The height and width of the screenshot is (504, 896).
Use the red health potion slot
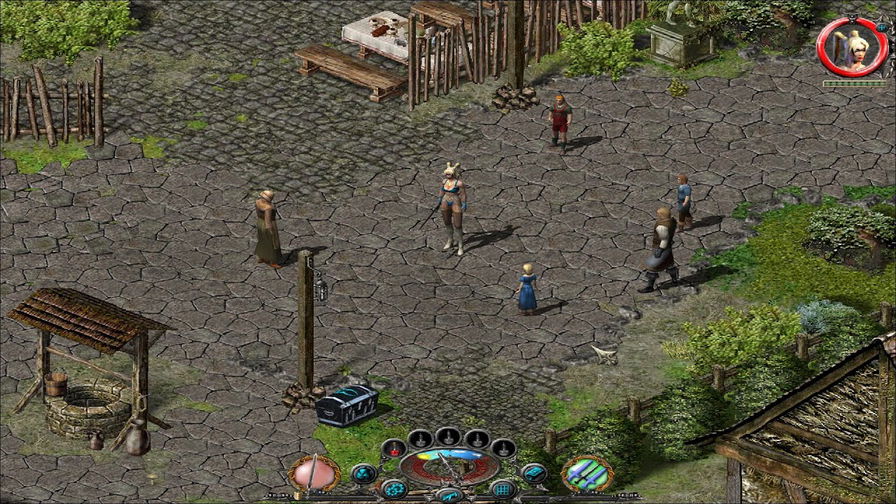[394, 447]
